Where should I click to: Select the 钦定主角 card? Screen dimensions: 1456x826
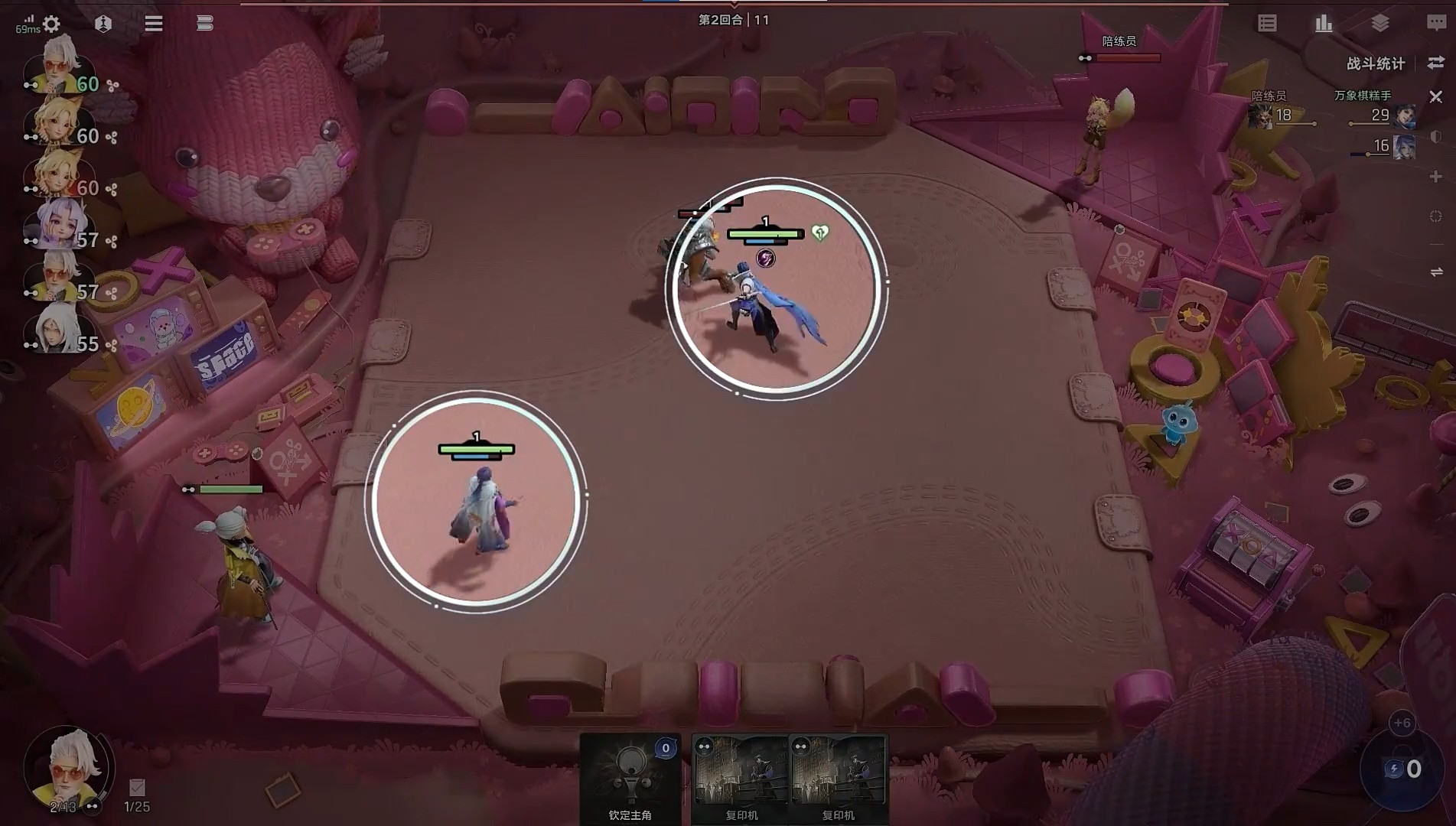(630, 778)
